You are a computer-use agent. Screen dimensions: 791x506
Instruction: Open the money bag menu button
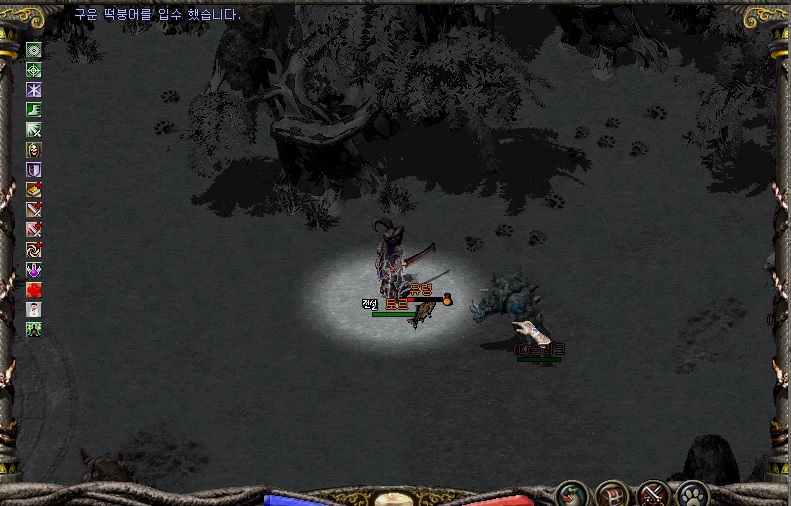tap(571, 494)
